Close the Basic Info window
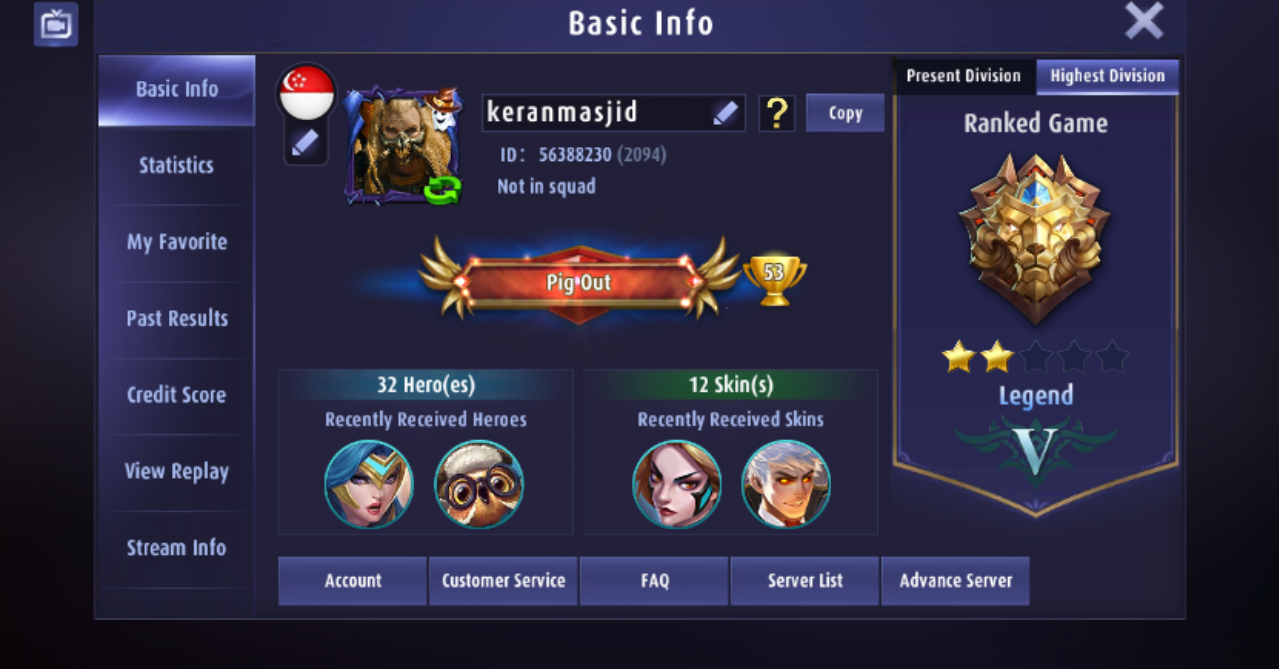Screen dimensions: 1279x669 1143,21
